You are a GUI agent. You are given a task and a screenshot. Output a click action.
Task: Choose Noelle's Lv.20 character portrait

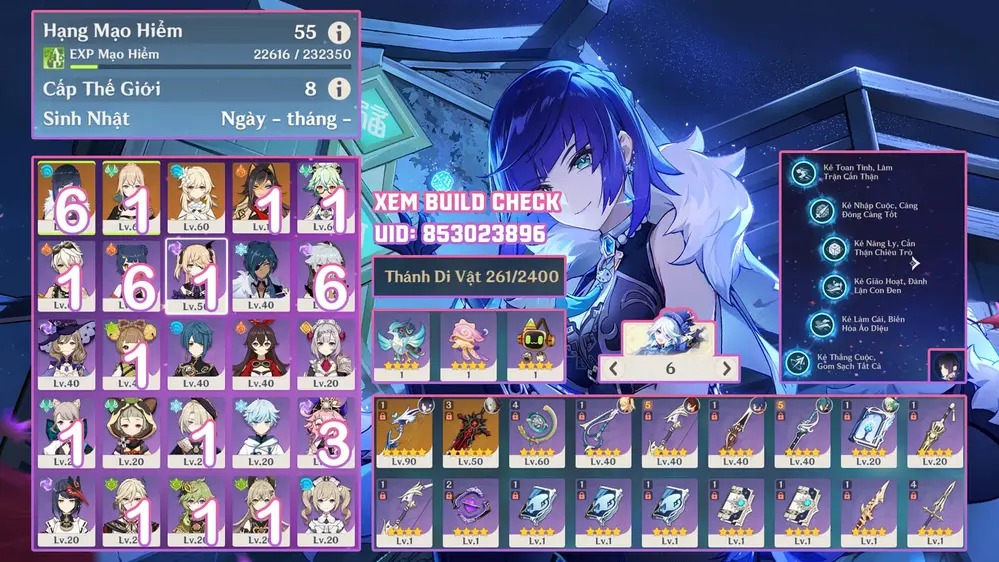325,352
